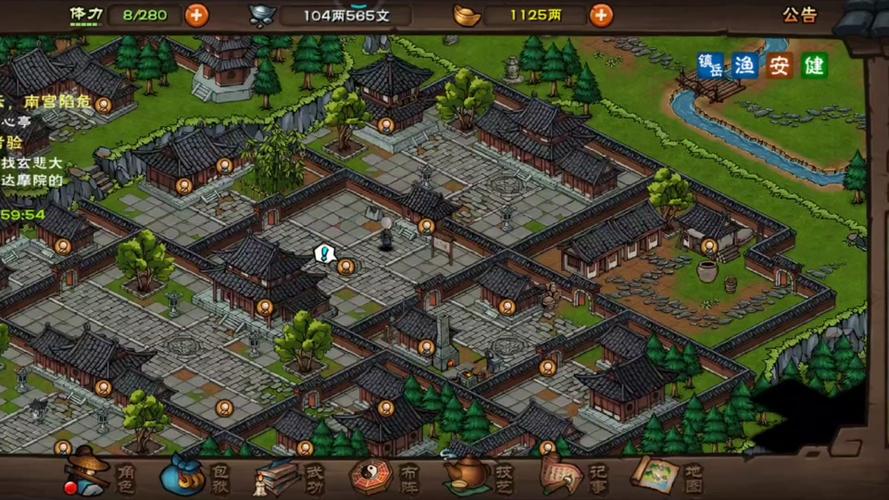Click the exclamation mark quest bubble

click(x=323, y=254)
